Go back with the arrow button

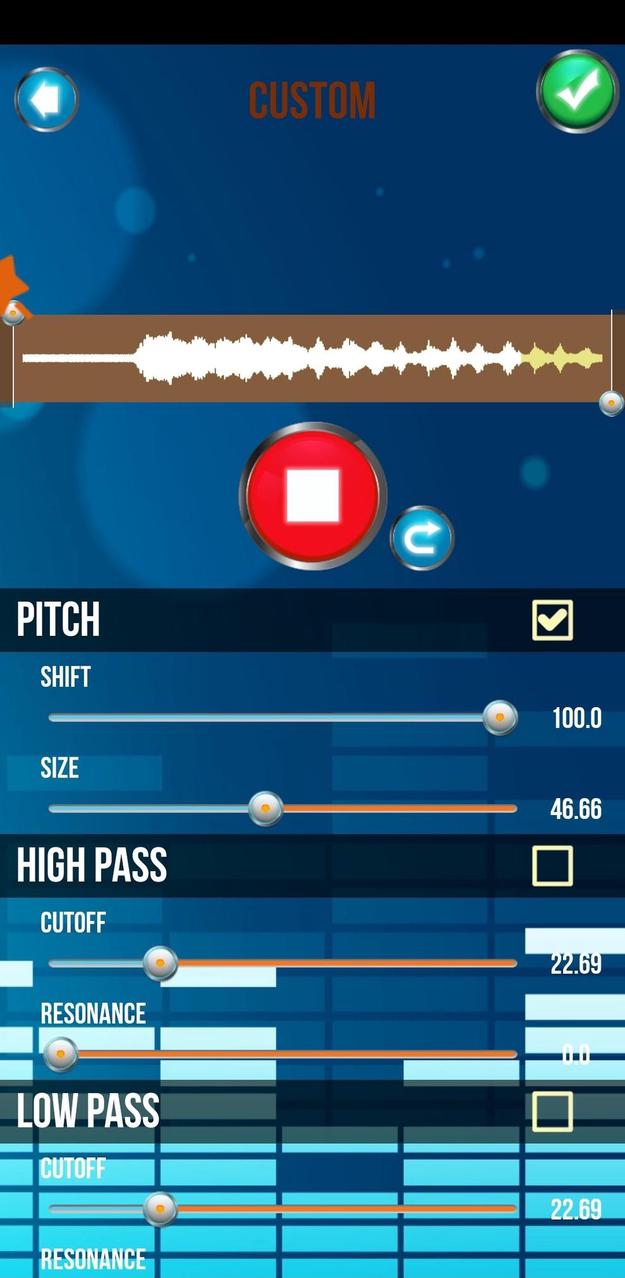tap(46, 100)
